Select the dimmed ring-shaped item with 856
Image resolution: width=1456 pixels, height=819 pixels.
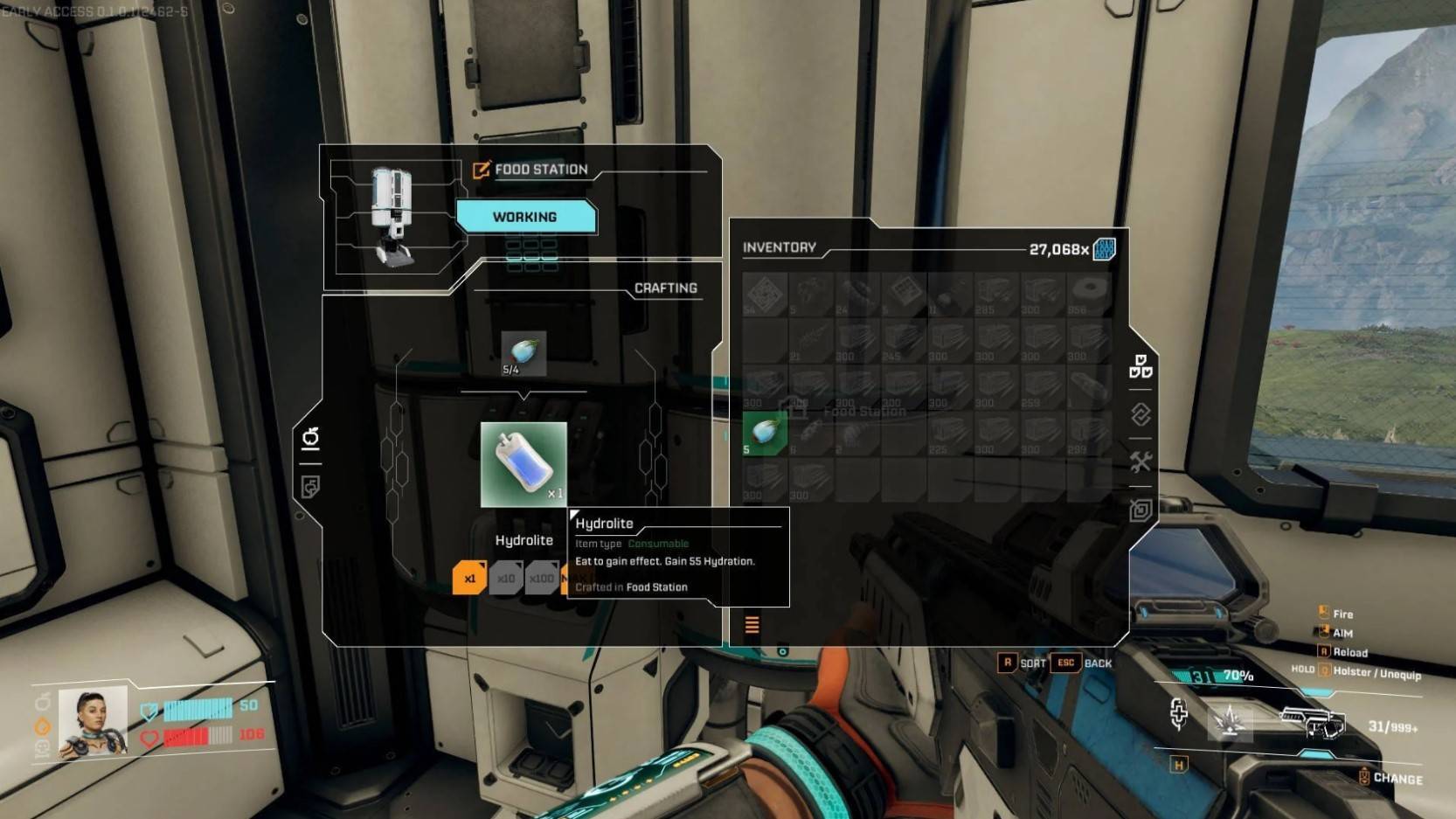tap(1088, 294)
